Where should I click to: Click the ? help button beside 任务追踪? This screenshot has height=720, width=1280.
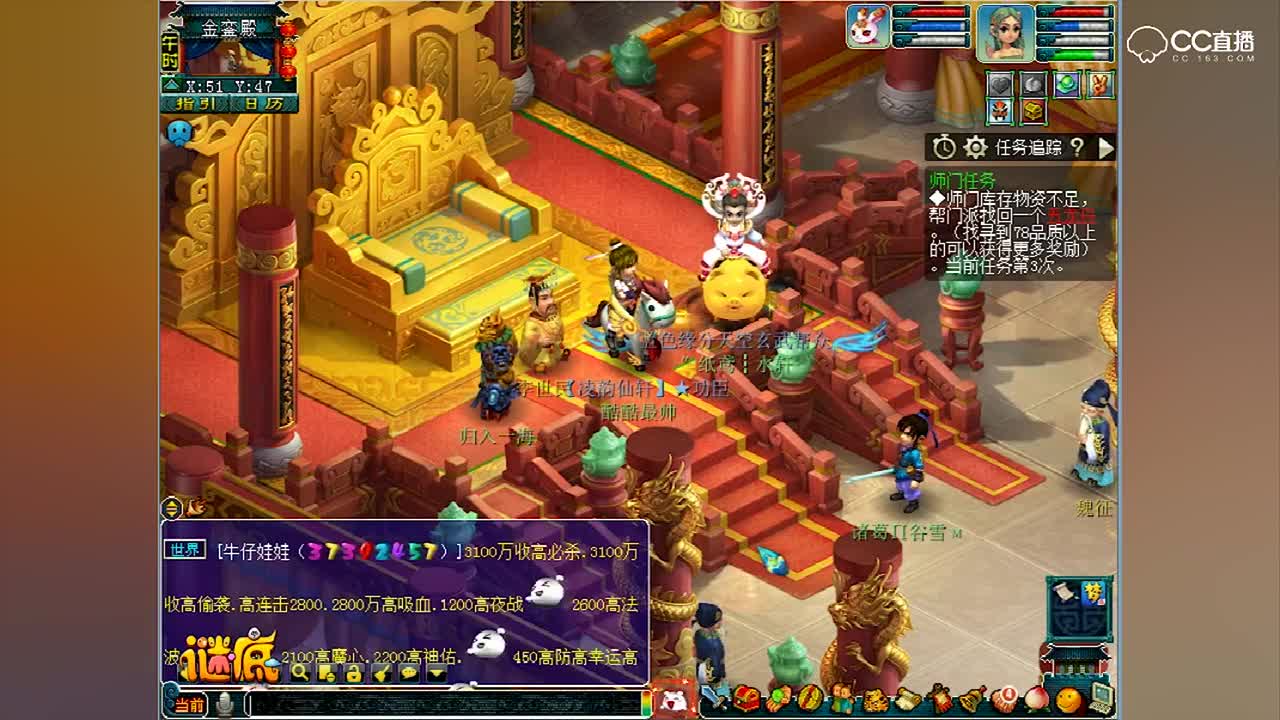click(1078, 148)
